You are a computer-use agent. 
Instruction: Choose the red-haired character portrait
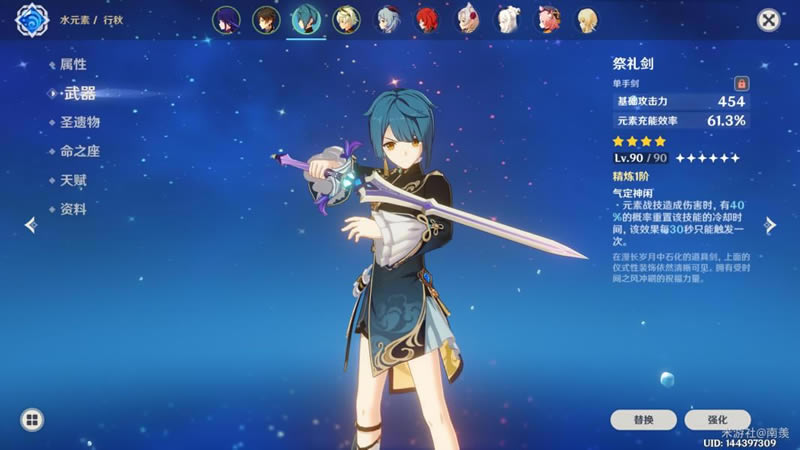click(x=428, y=19)
